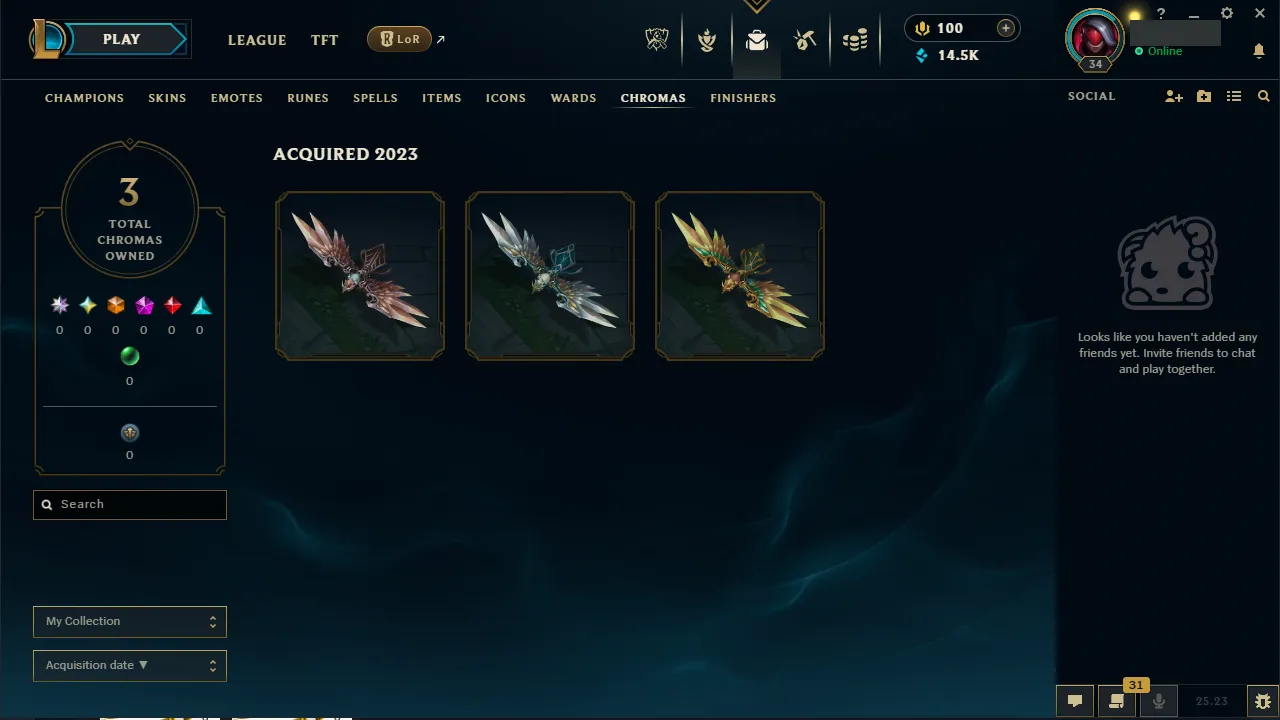The image size is (1280, 720).
Task: Open the Loot crafting icon
Action: tap(805, 40)
